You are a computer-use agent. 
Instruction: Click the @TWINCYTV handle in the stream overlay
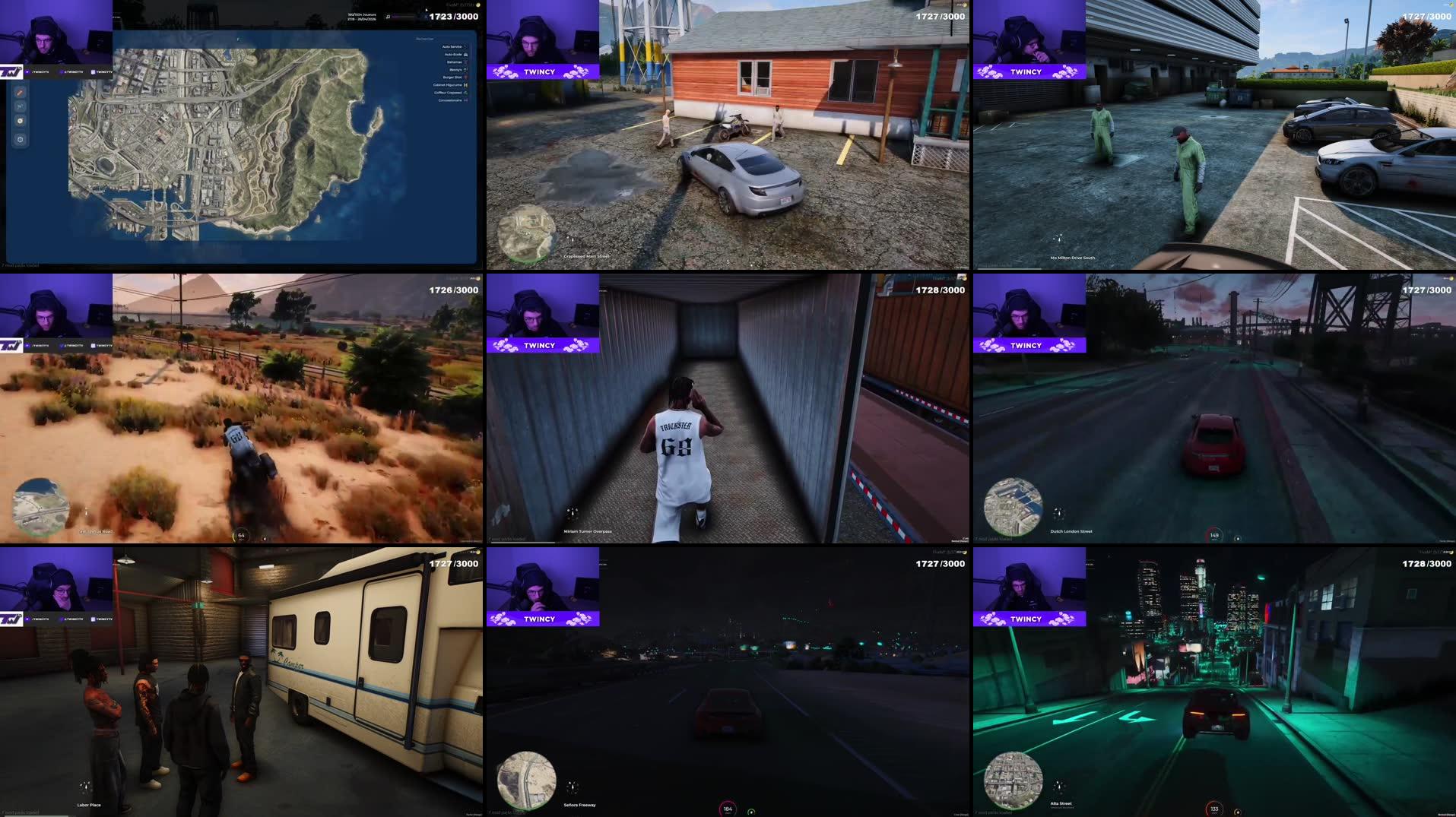coord(74,72)
